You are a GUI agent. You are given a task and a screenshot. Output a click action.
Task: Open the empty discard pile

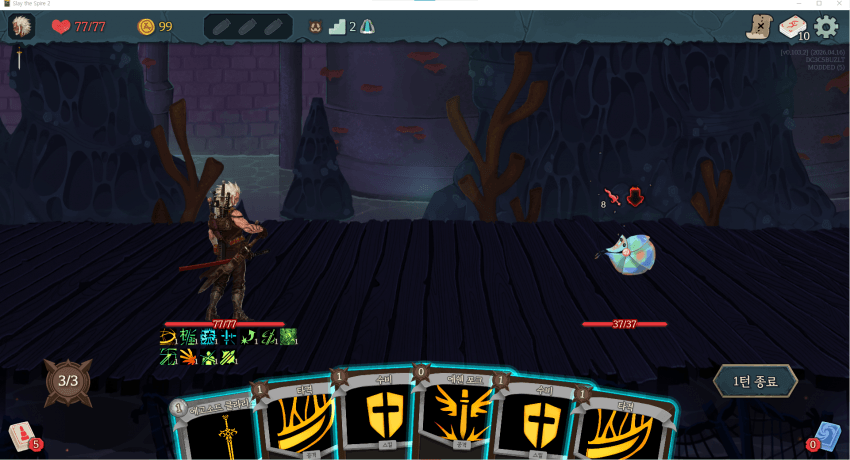pos(826,436)
